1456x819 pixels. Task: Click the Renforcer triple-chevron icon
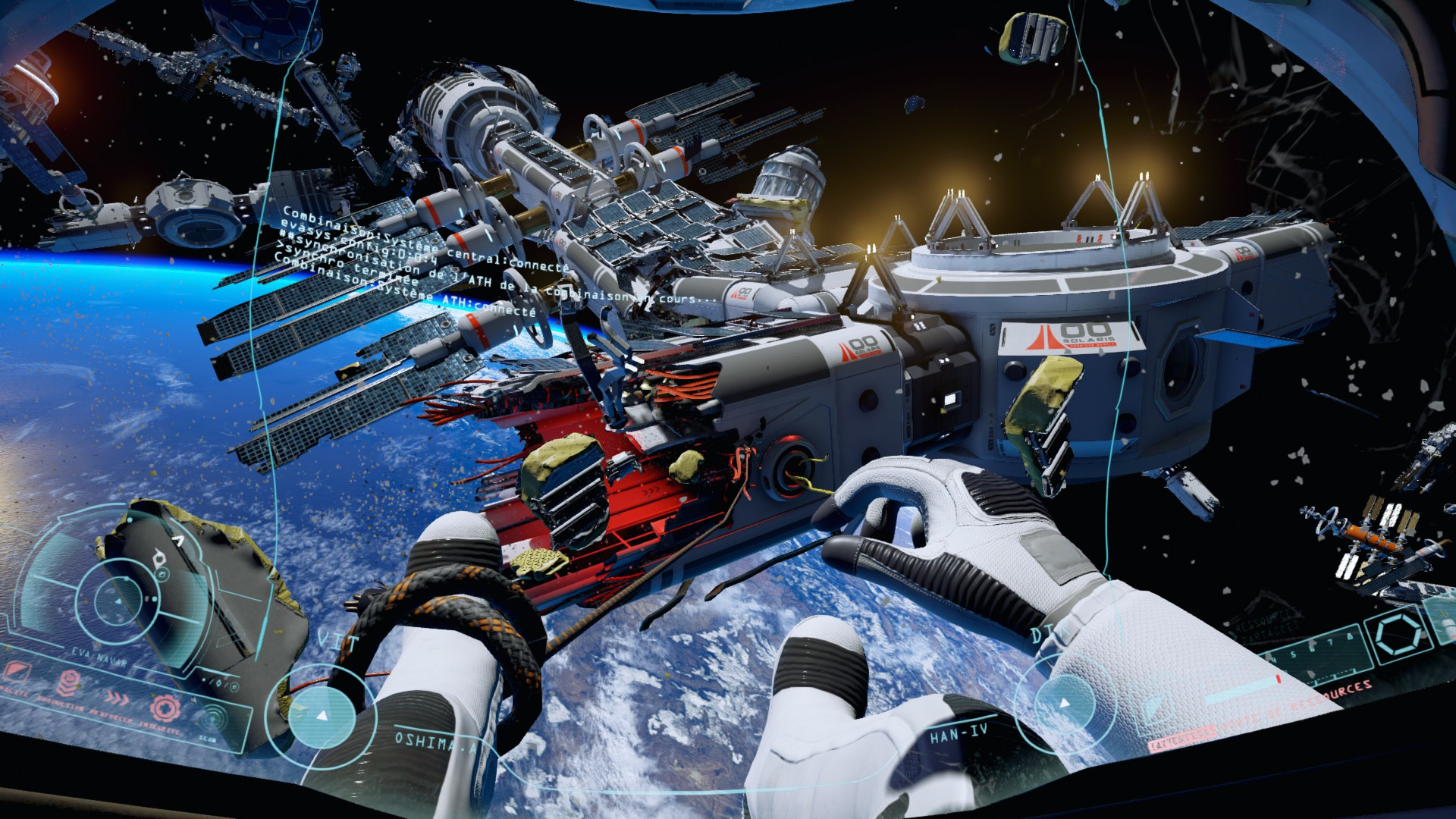pyautogui.click(x=116, y=698)
